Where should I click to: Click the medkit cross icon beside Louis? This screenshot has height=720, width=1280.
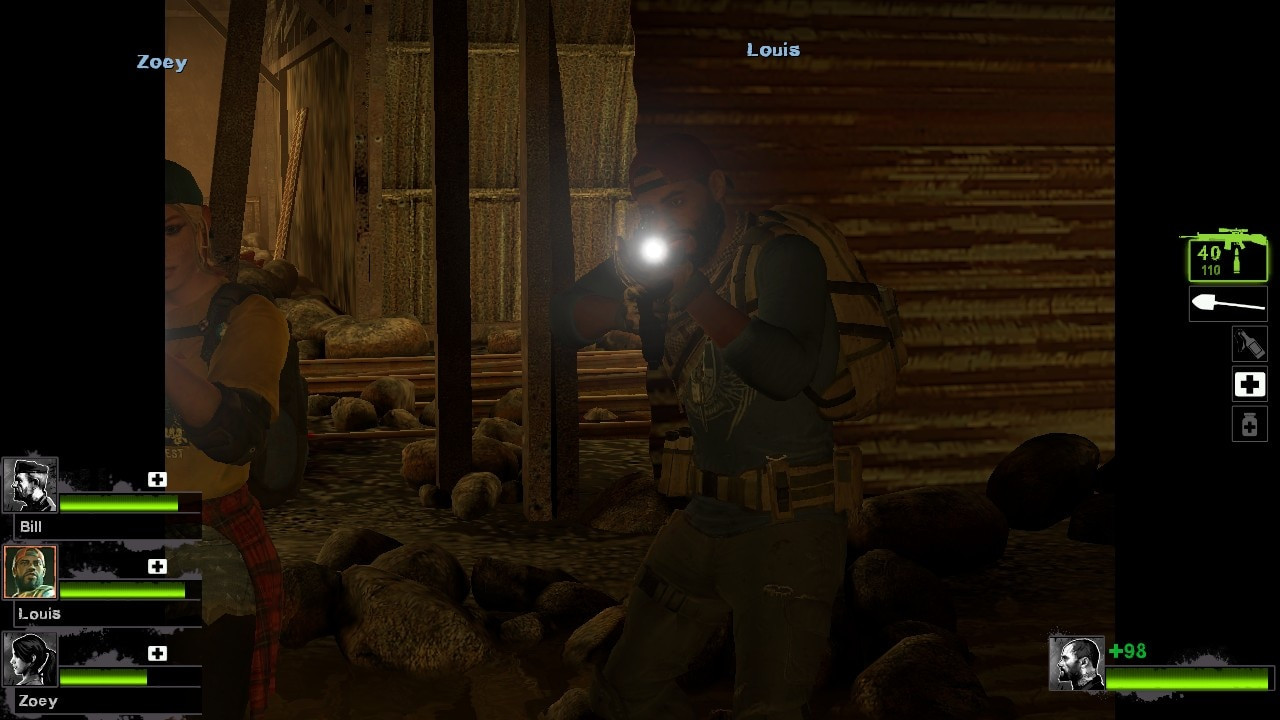pos(157,566)
